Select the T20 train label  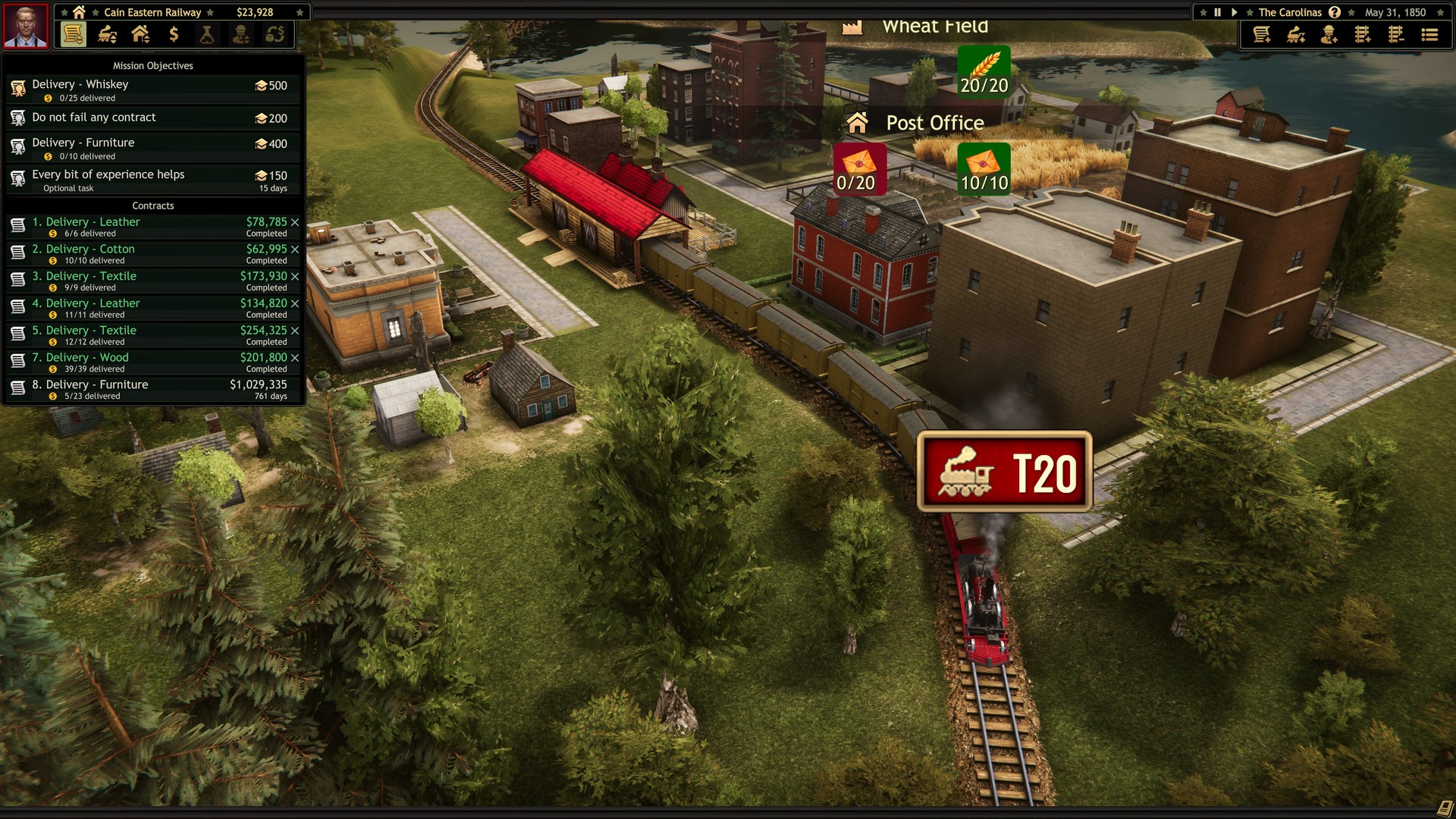click(1006, 471)
